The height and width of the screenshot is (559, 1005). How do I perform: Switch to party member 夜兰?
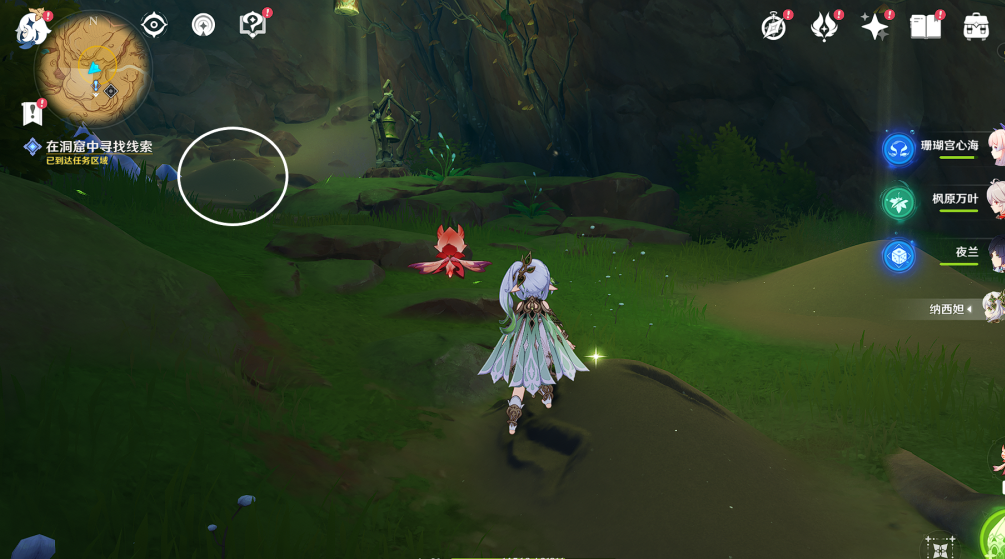(966, 252)
